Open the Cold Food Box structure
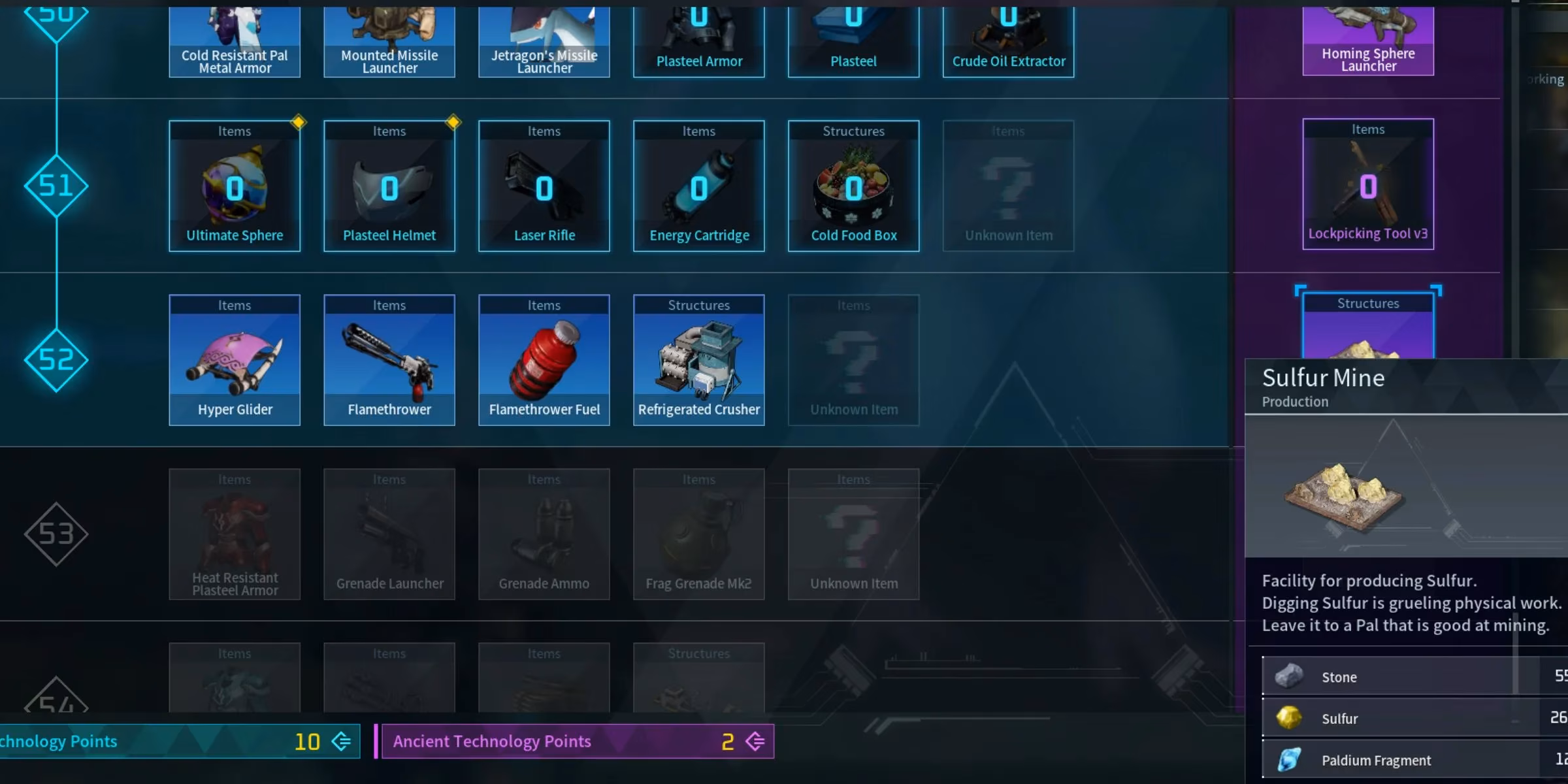Screen dimensions: 1568x784 pyautogui.click(x=854, y=186)
